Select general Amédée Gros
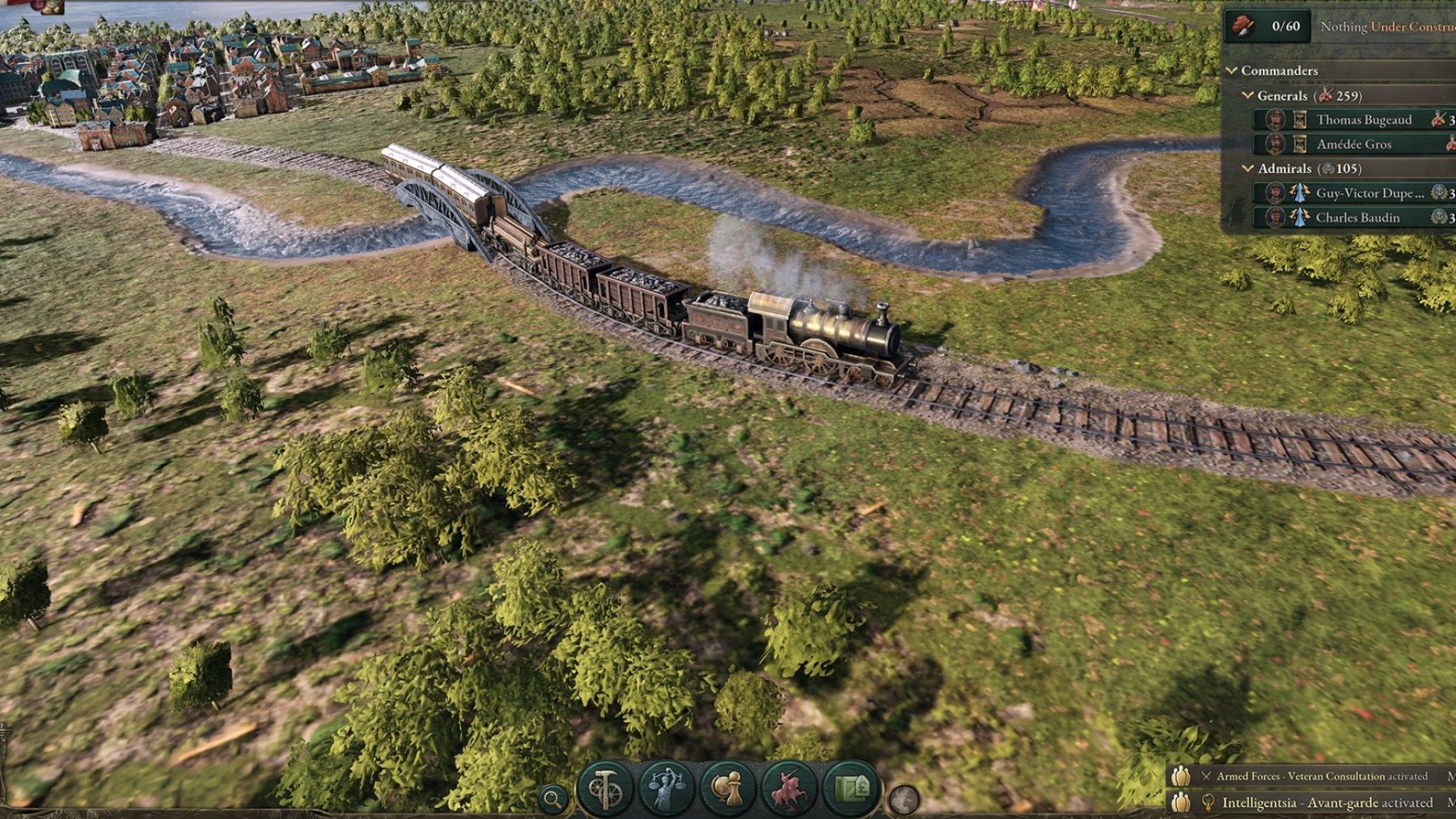Screen dimensions: 1456x819 pos(1353,144)
